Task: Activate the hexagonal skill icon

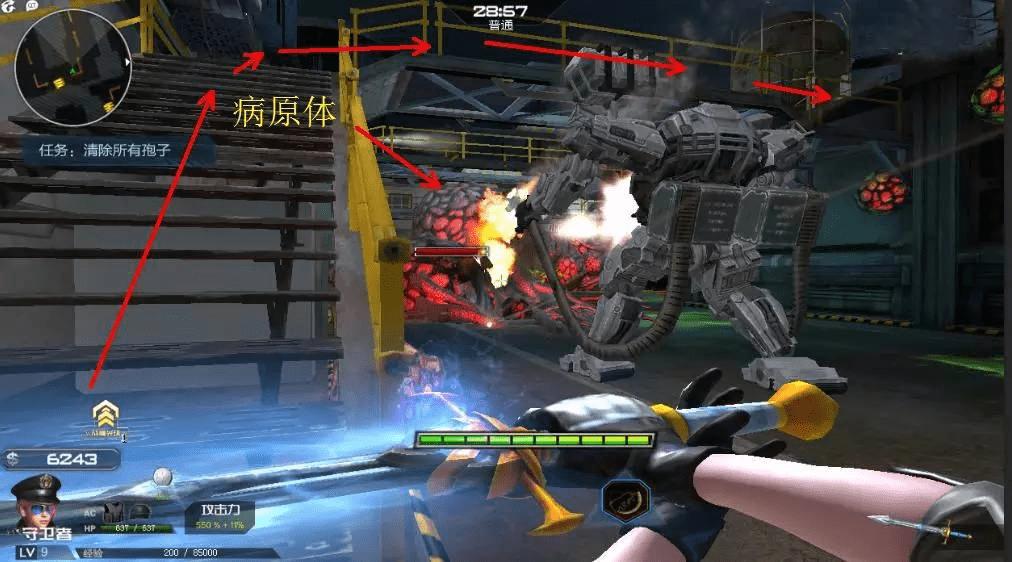Action: [x=626, y=500]
